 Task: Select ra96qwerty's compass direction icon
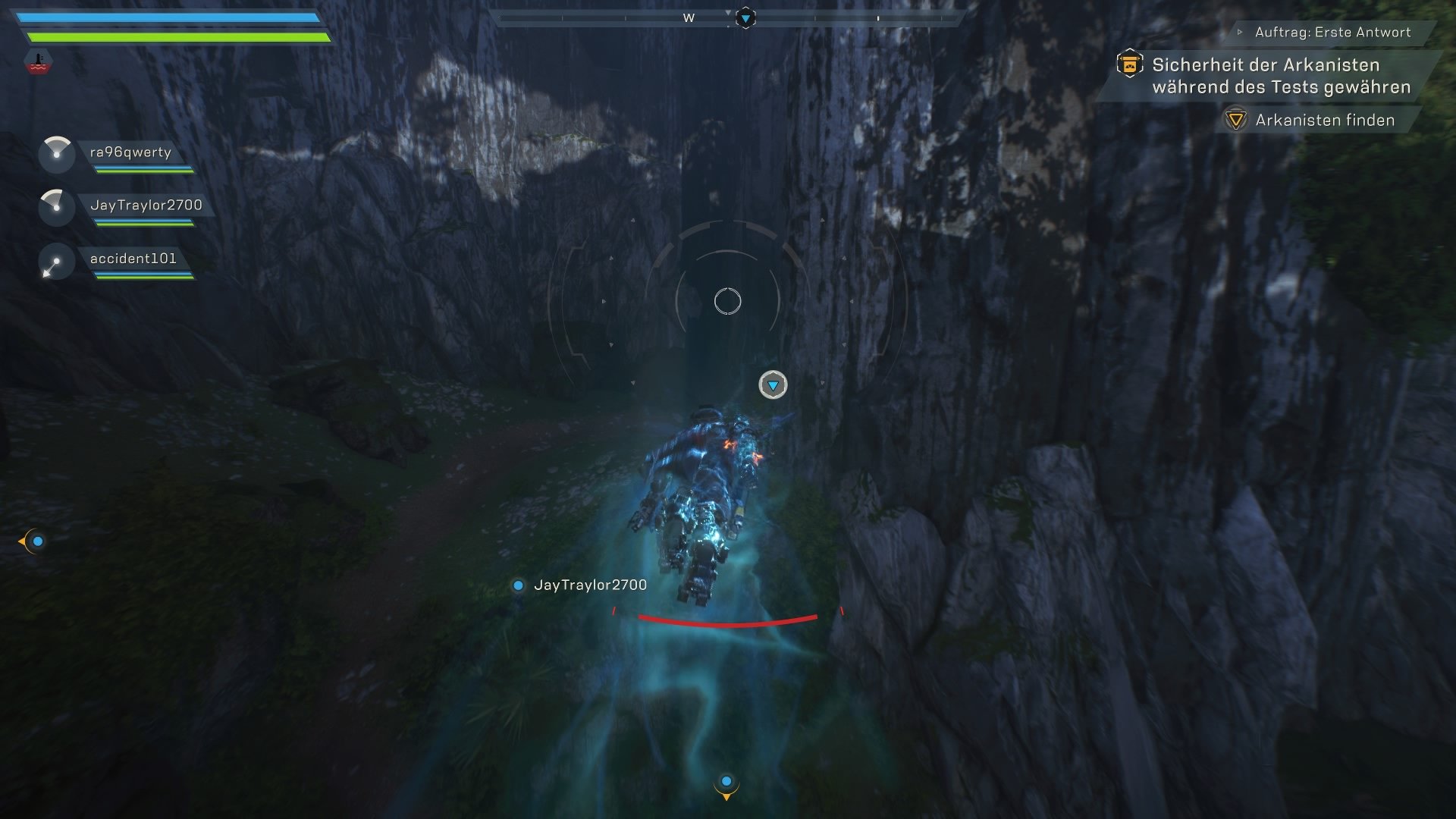point(55,154)
